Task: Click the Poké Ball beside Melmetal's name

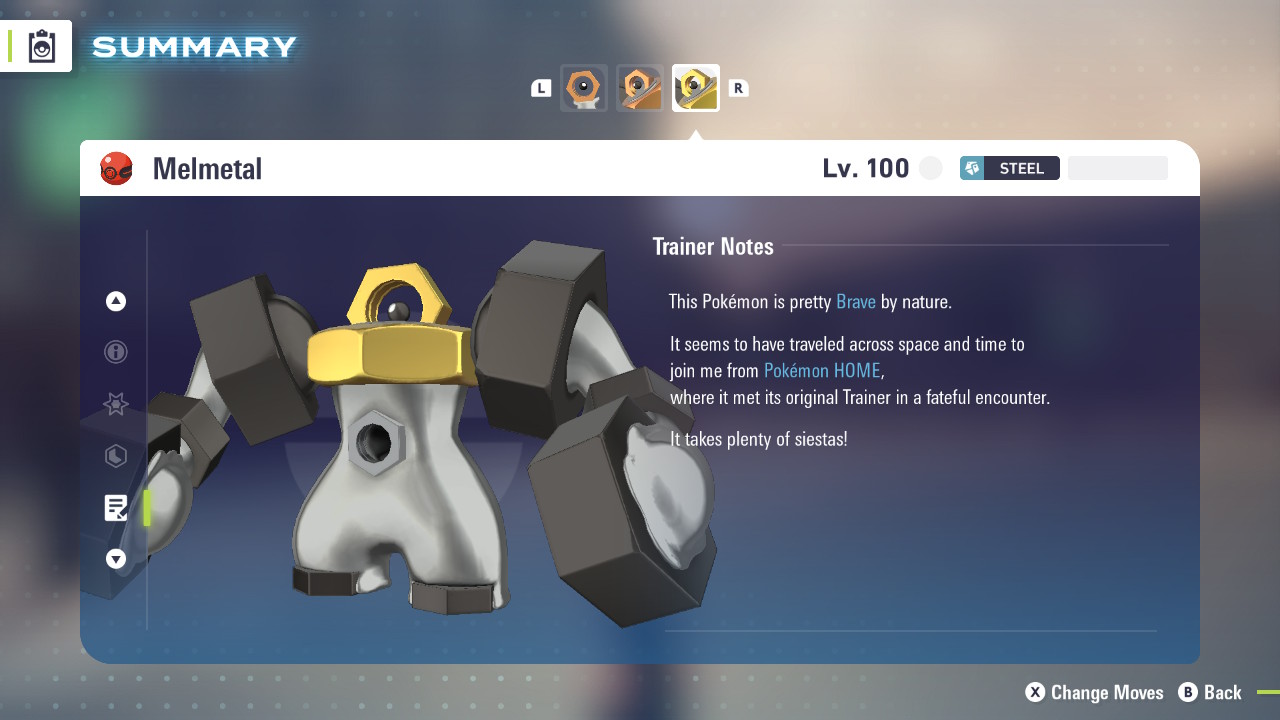Action: point(117,168)
